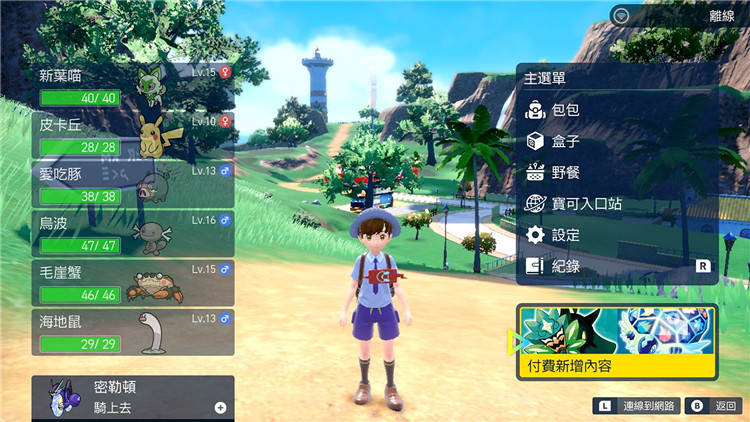Select party Pokémon 烏波
Viewport: 750px width, 422px height.
pos(135,233)
